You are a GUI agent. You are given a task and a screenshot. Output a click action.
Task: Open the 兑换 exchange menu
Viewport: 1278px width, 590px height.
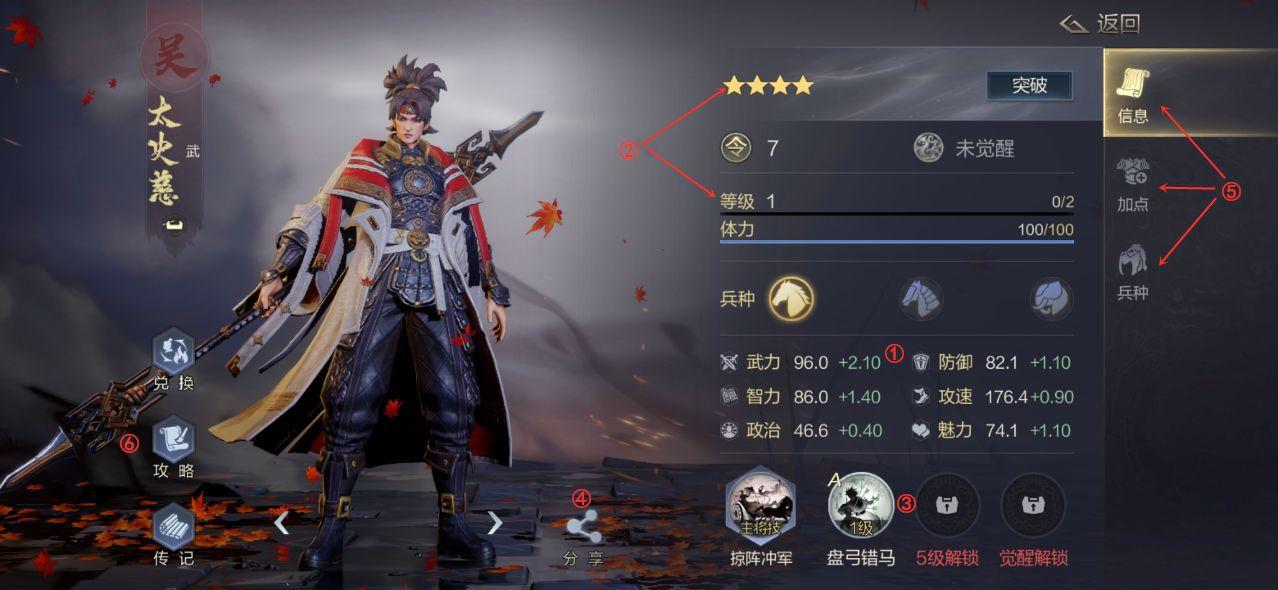(173, 361)
